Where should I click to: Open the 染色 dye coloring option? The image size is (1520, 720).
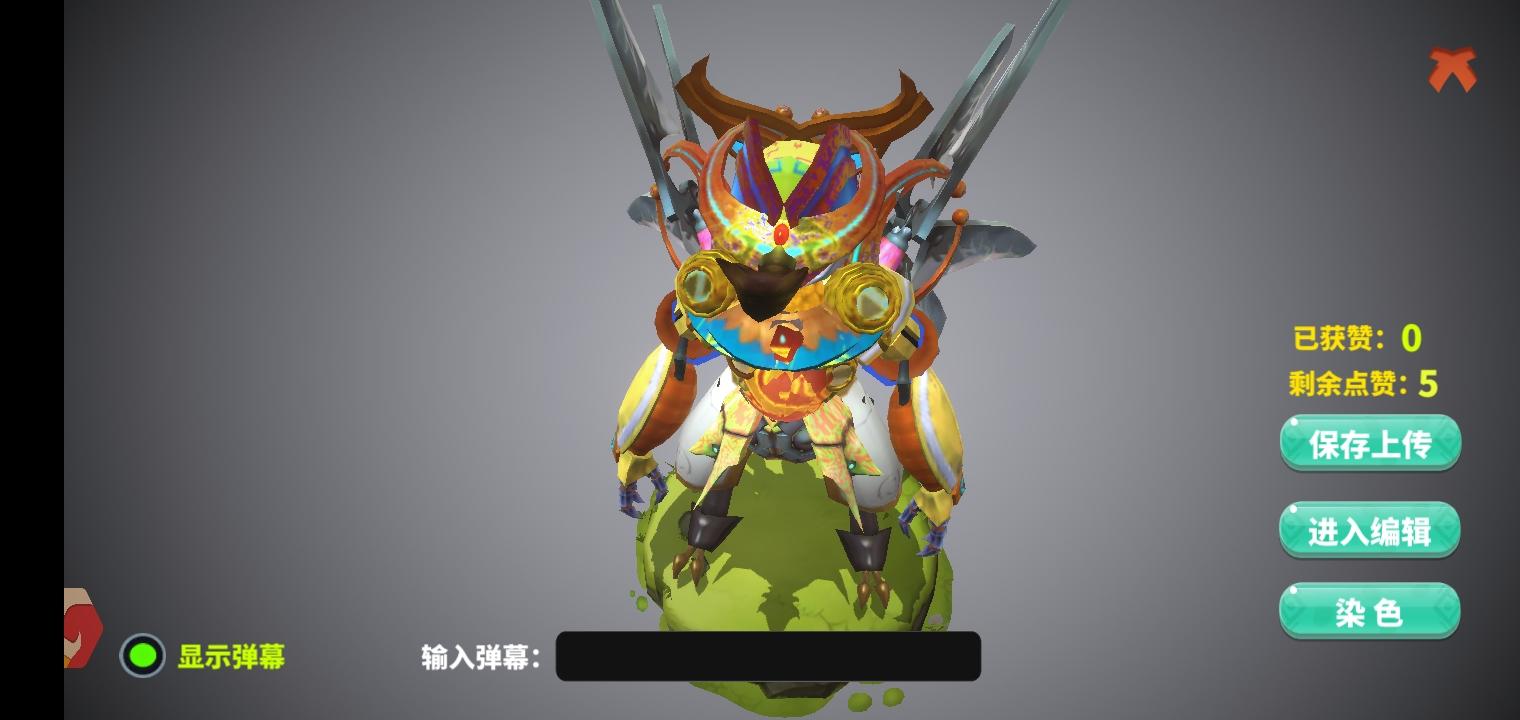[1369, 610]
